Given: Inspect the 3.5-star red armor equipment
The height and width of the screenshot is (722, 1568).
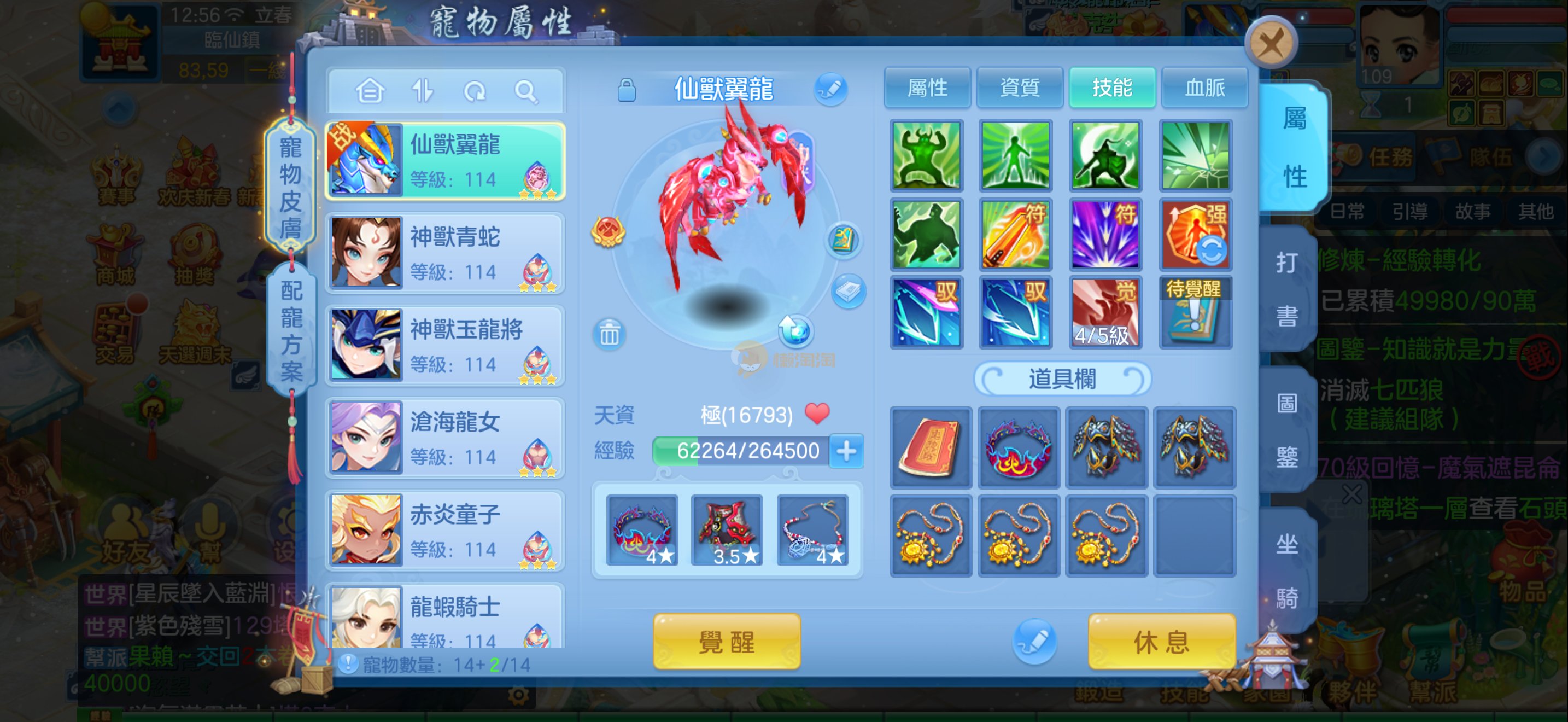Looking at the screenshot, I should click(727, 529).
